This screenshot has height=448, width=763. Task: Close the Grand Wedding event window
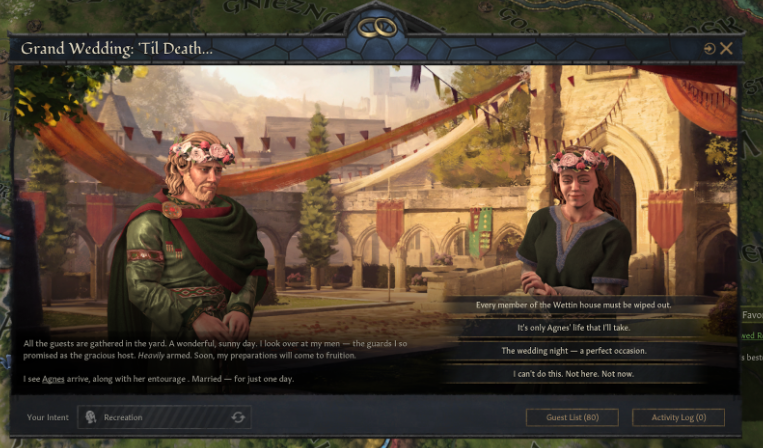(727, 48)
